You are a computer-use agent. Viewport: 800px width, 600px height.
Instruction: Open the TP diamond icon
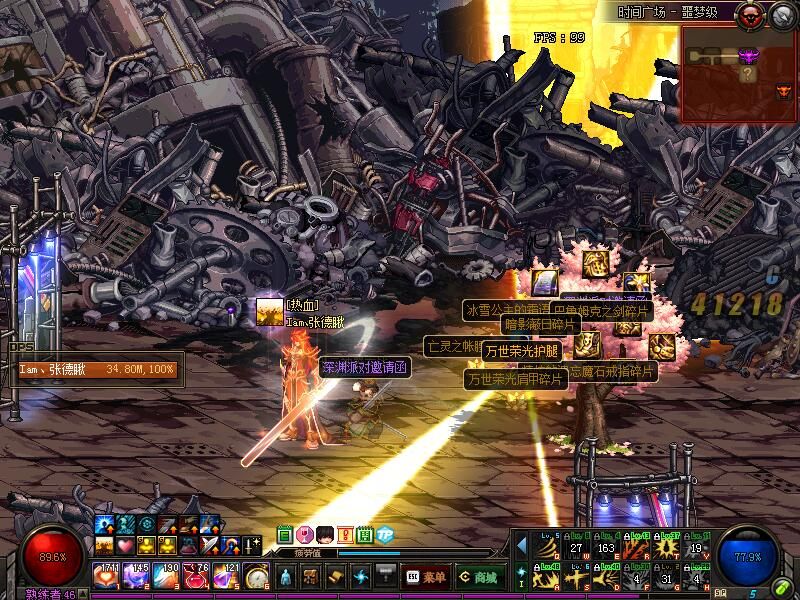coord(385,535)
